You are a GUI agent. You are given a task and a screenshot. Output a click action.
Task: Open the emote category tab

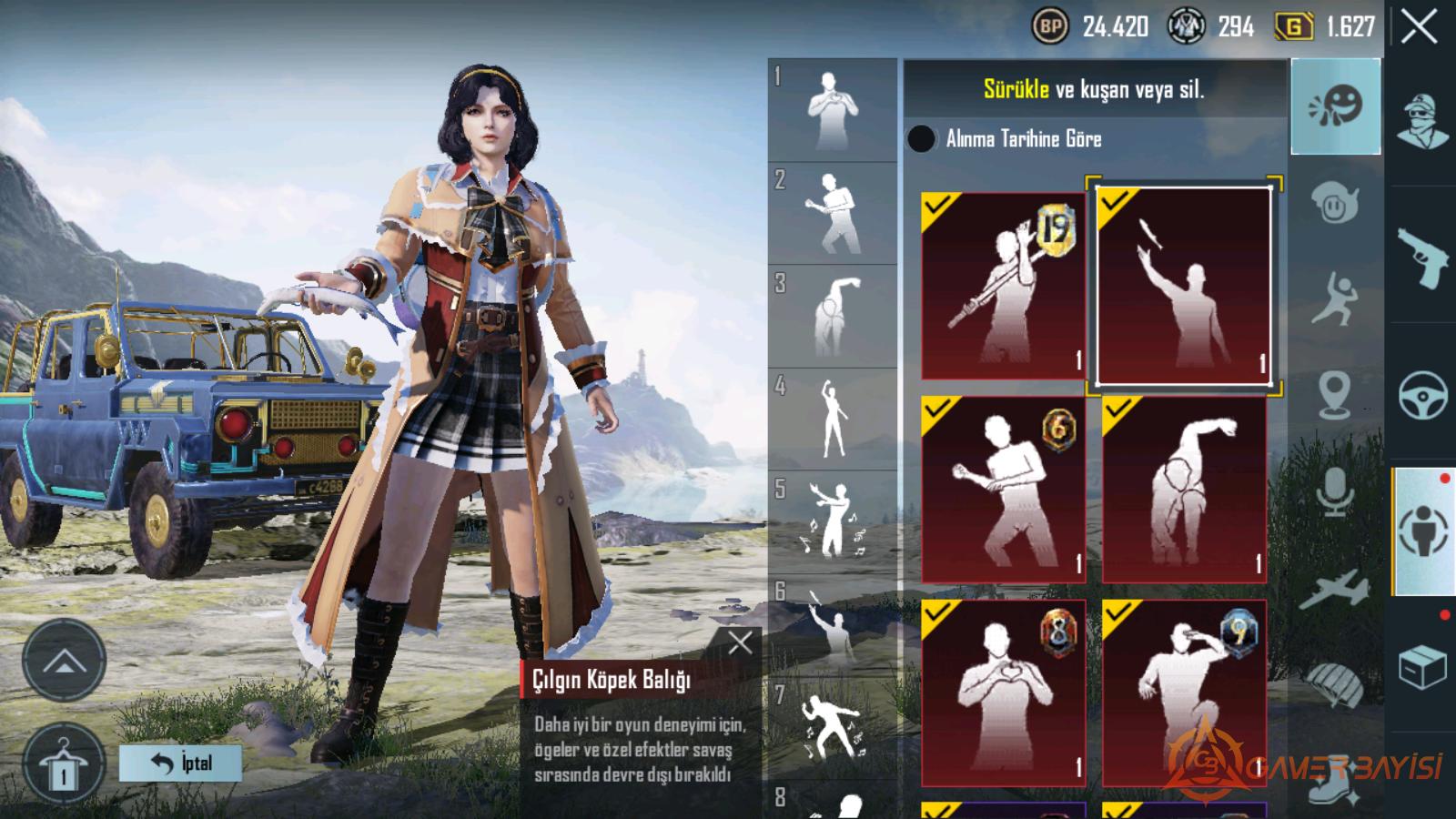point(1335,106)
